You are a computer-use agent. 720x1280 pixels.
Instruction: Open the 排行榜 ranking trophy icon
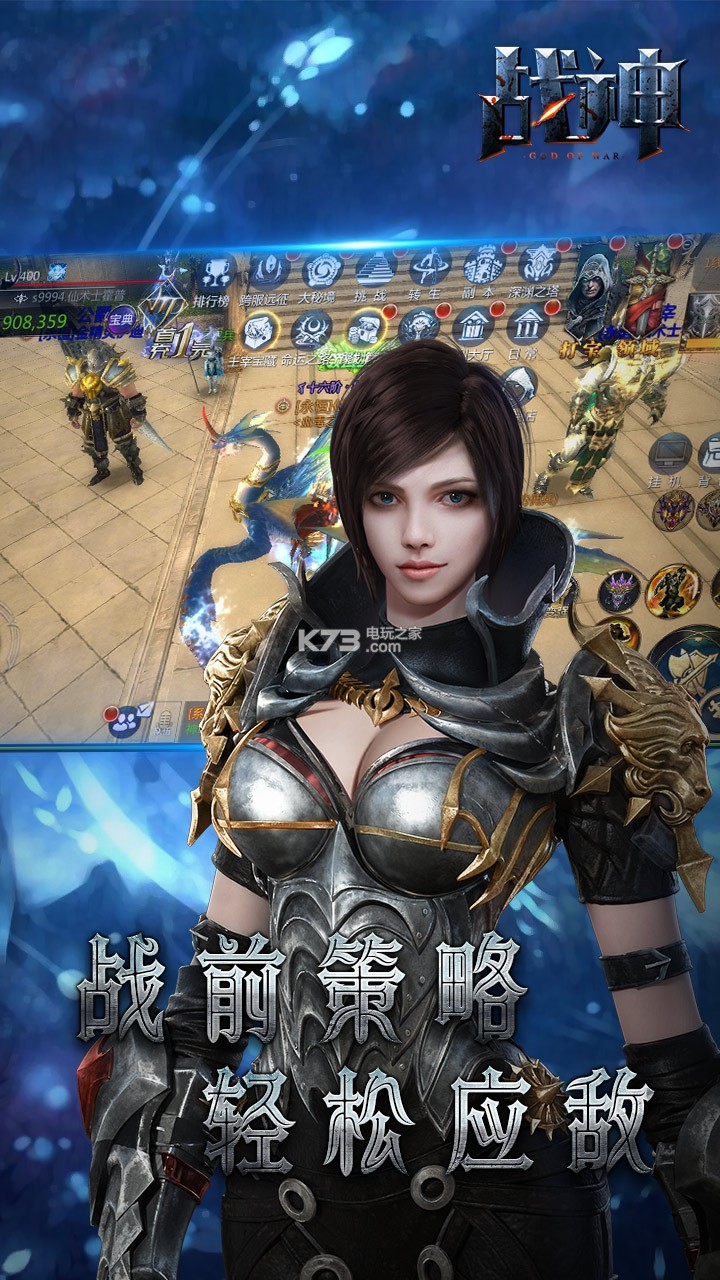[214, 273]
